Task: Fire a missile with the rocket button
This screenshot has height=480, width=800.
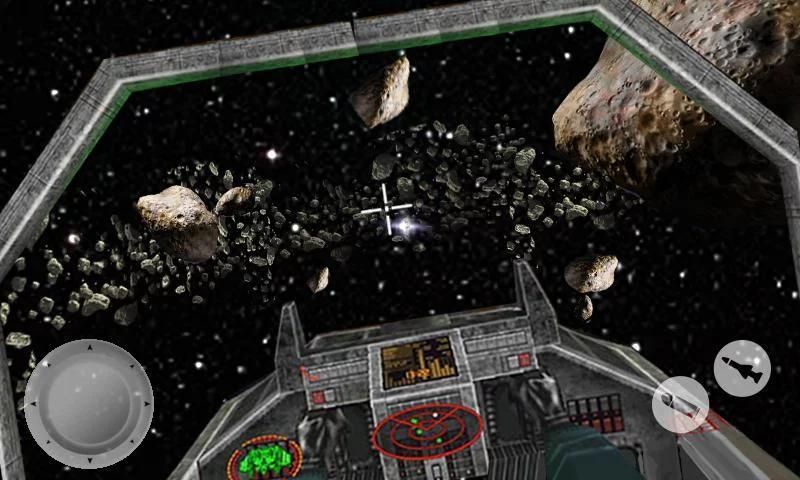Action: pos(742,367)
